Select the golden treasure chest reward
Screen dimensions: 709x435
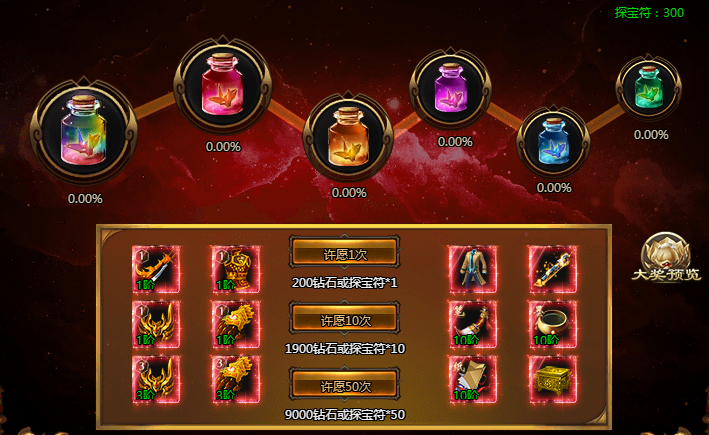click(x=553, y=379)
